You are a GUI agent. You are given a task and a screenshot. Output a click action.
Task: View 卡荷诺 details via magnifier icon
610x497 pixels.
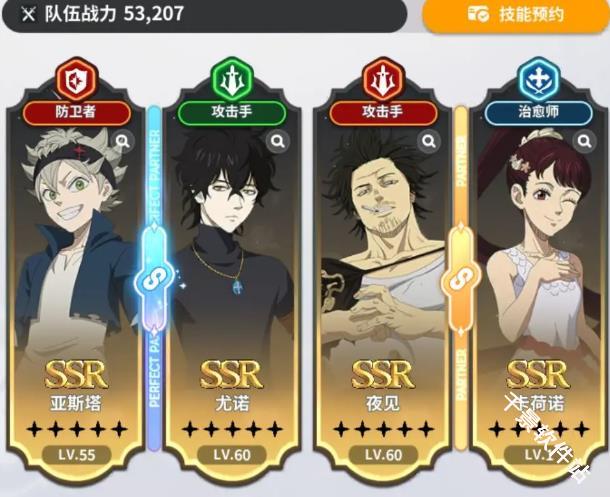[x=581, y=142]
